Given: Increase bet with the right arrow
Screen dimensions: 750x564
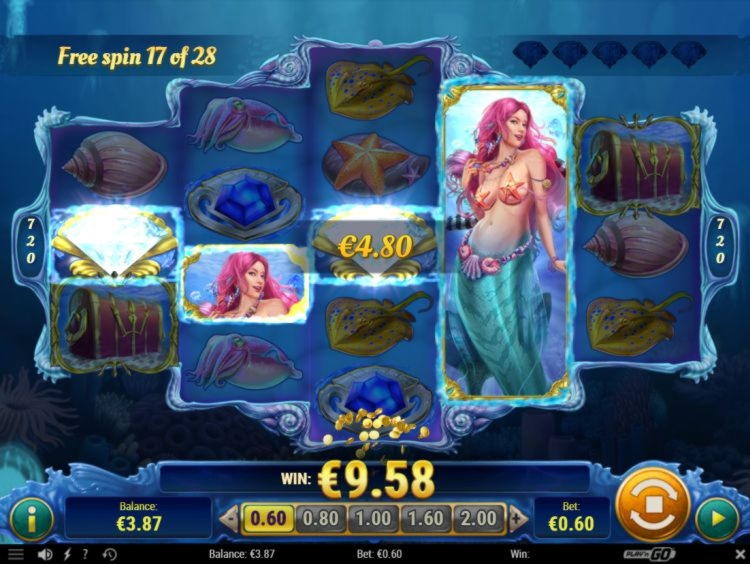Looking at the screenshot, I should [x=518, y=518].
